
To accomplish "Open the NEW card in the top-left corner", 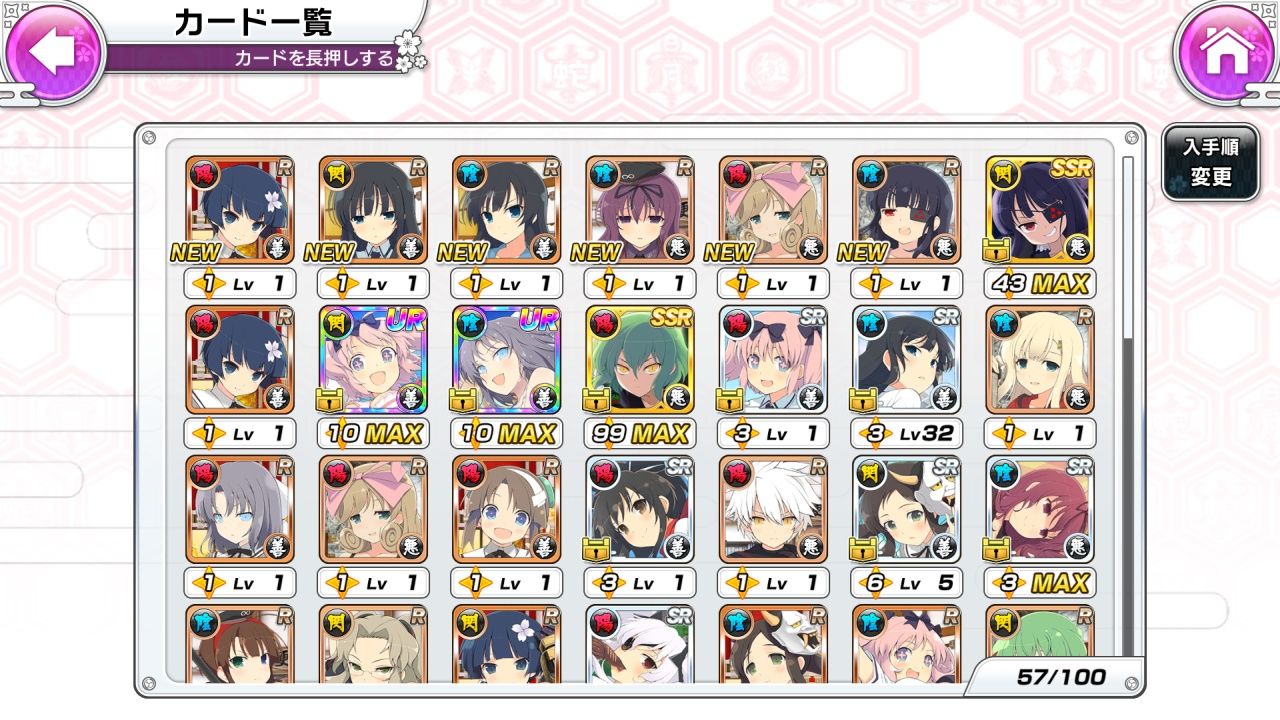I will pos(237,210).
